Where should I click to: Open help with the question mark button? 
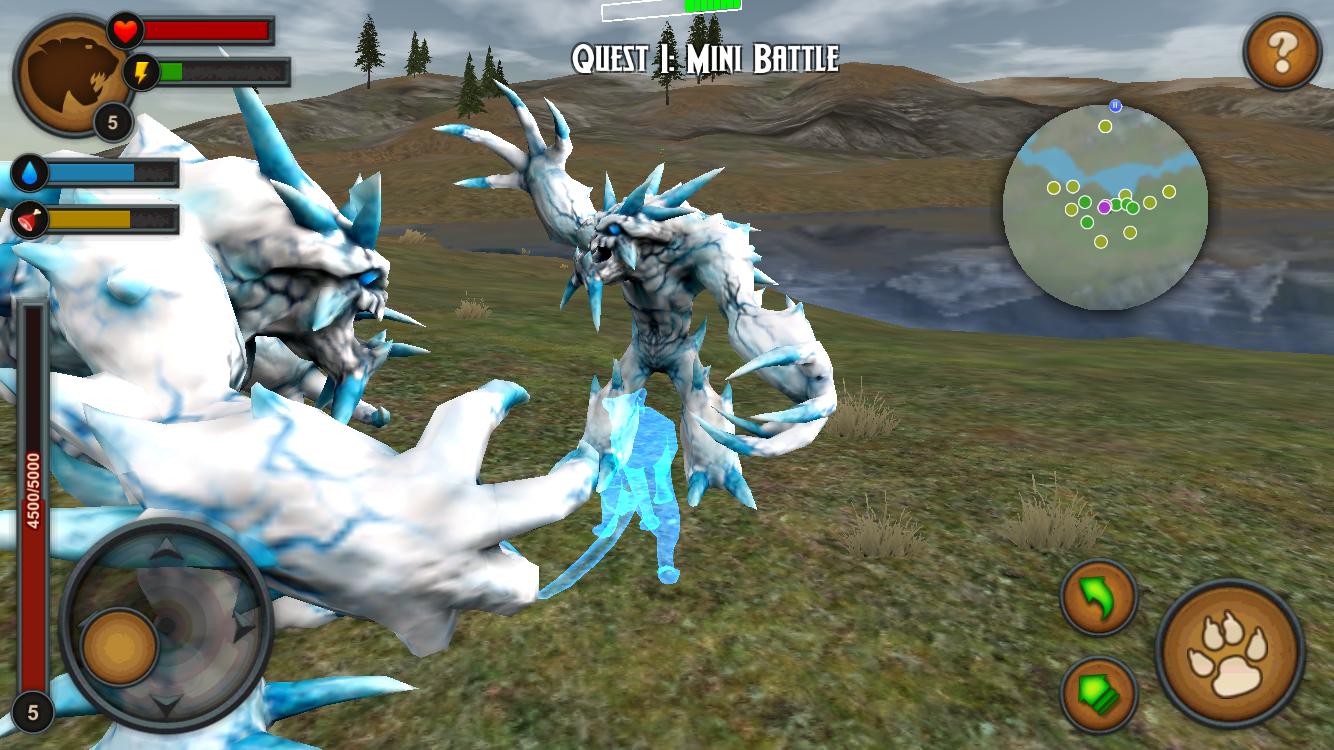click(1283, 49)
